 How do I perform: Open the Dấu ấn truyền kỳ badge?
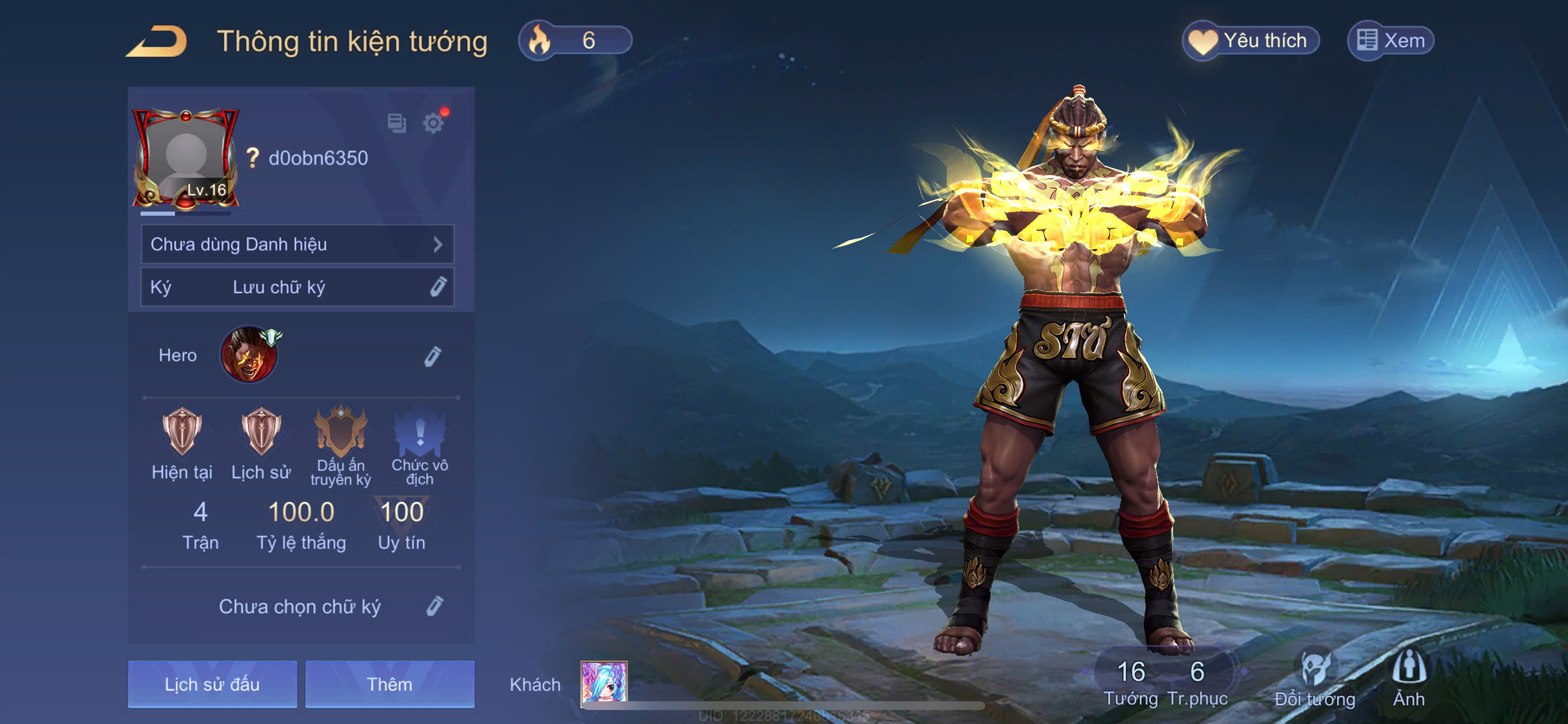(x=341, y=431)
